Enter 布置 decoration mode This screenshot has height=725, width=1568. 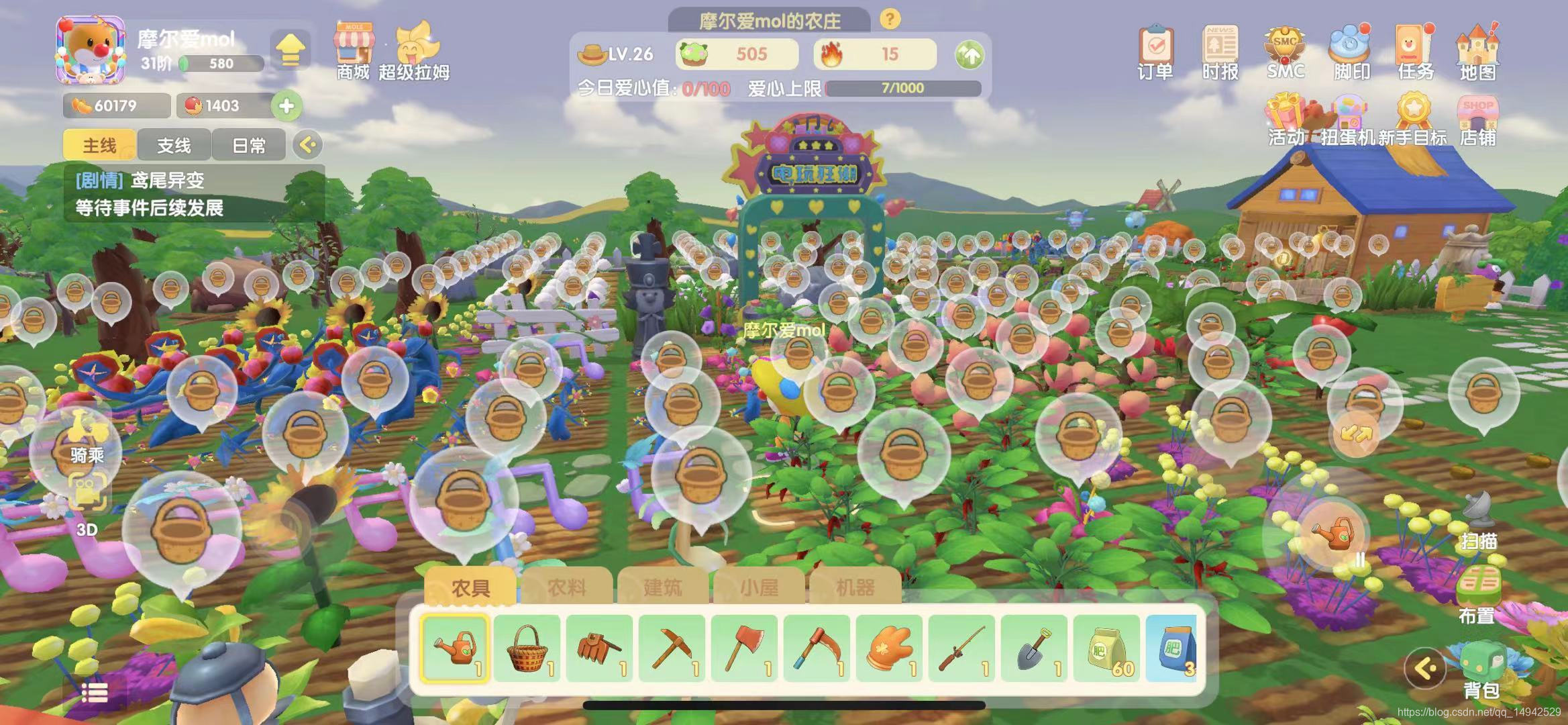point(1477,594)
